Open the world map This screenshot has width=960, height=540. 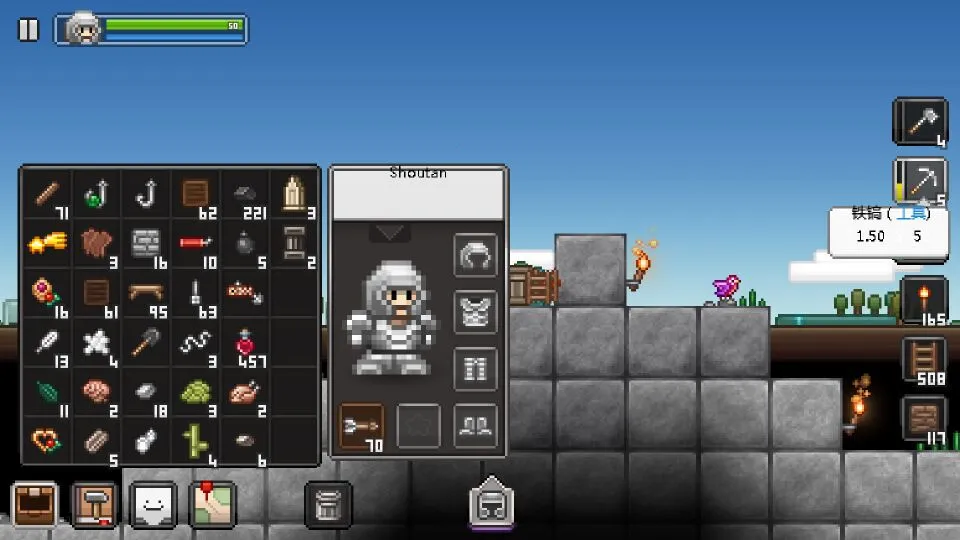pyautogui.click(x=212, y=504)
